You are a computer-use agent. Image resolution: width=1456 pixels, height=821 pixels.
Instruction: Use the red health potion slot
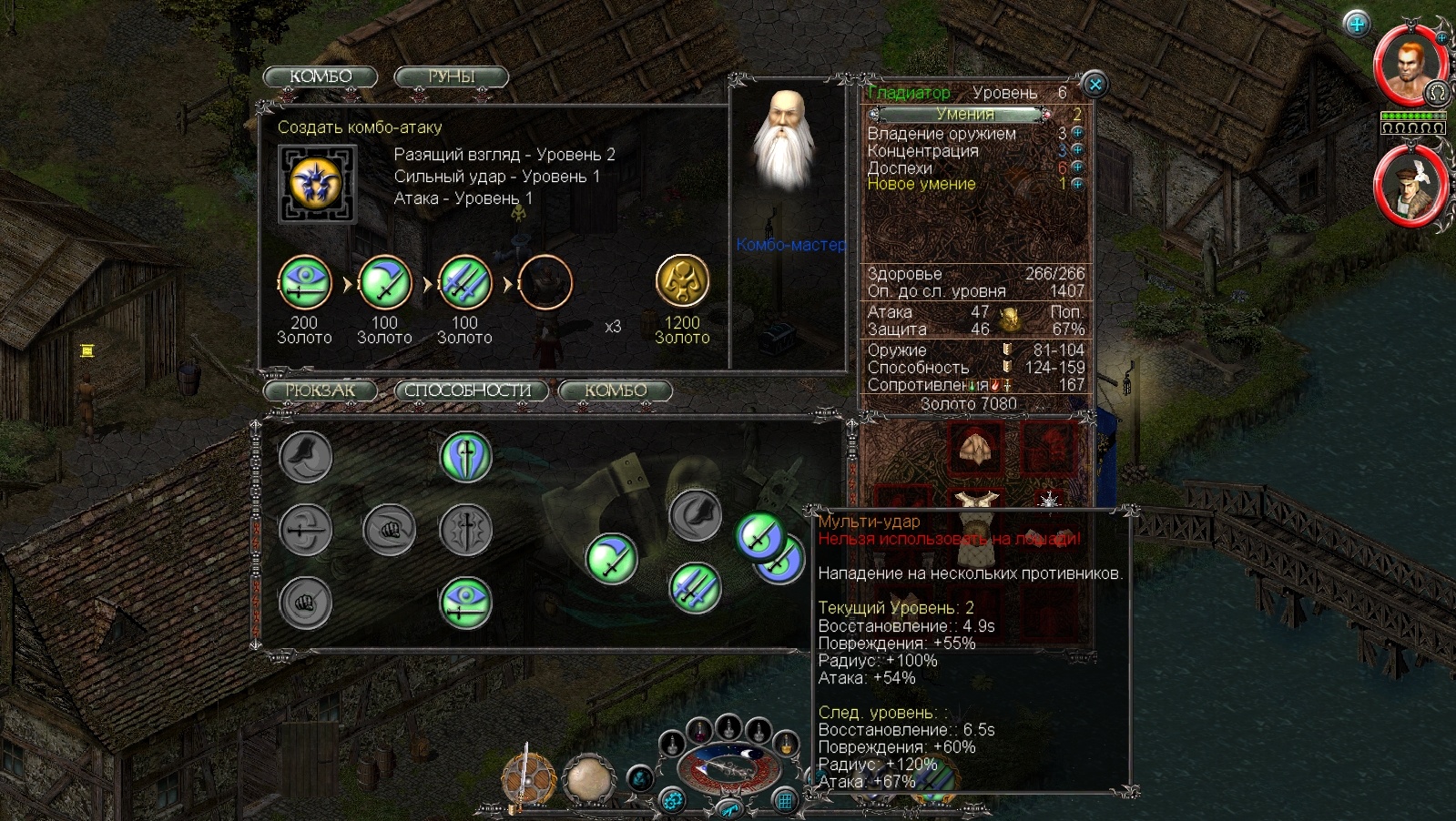coord(699,730)
